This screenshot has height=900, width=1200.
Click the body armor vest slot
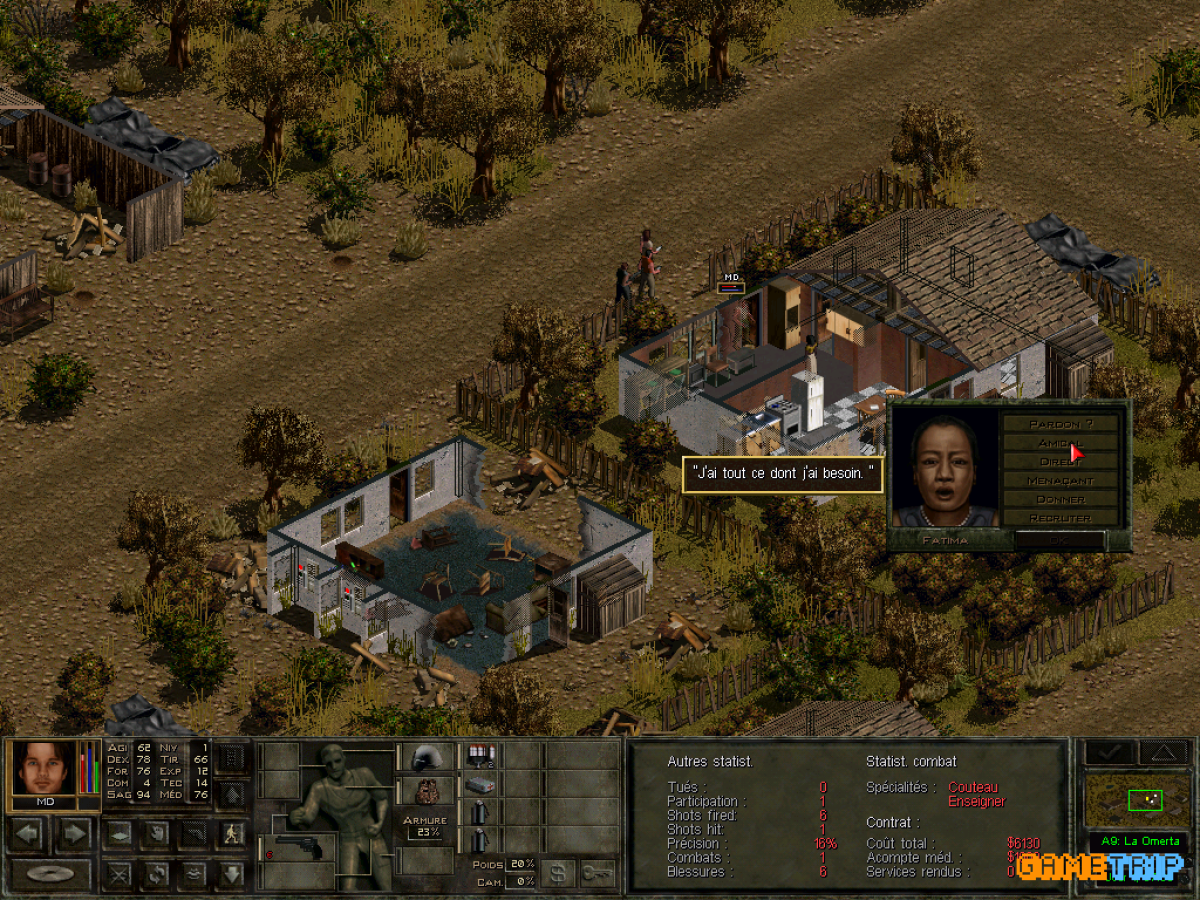[x=427, y=792]
